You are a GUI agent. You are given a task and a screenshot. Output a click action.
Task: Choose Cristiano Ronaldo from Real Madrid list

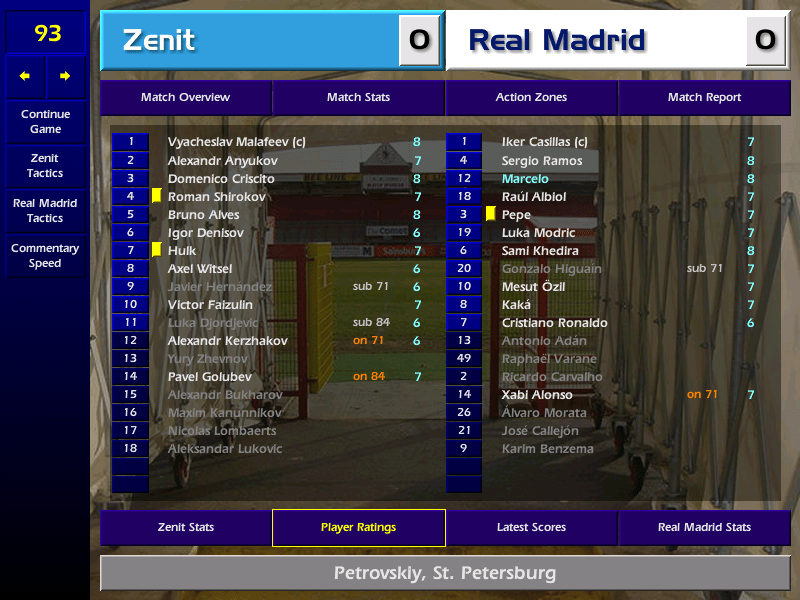coord(554,323)
